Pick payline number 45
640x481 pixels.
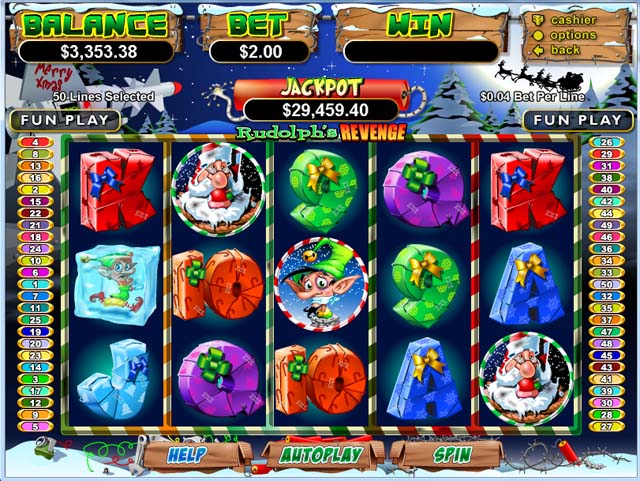click(605, 355)
